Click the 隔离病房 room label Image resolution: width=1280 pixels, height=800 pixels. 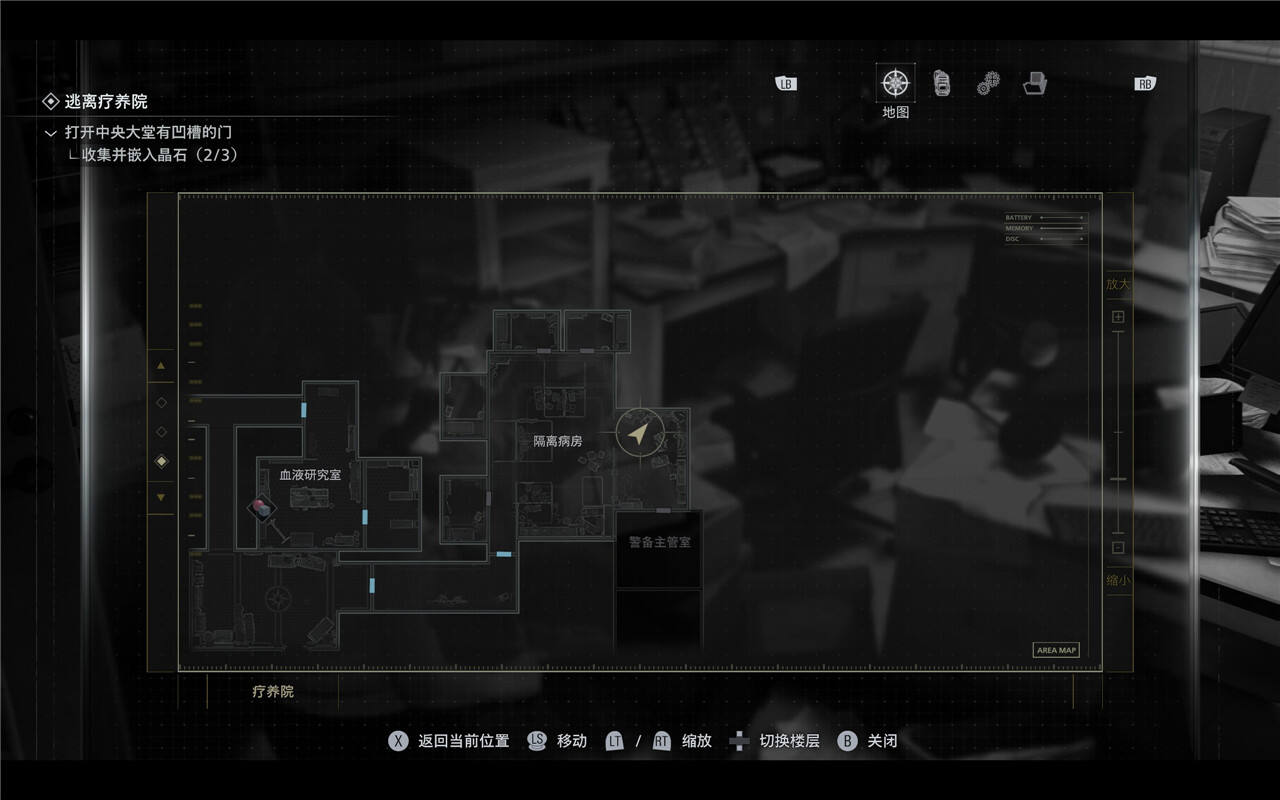tap(557, 441)
